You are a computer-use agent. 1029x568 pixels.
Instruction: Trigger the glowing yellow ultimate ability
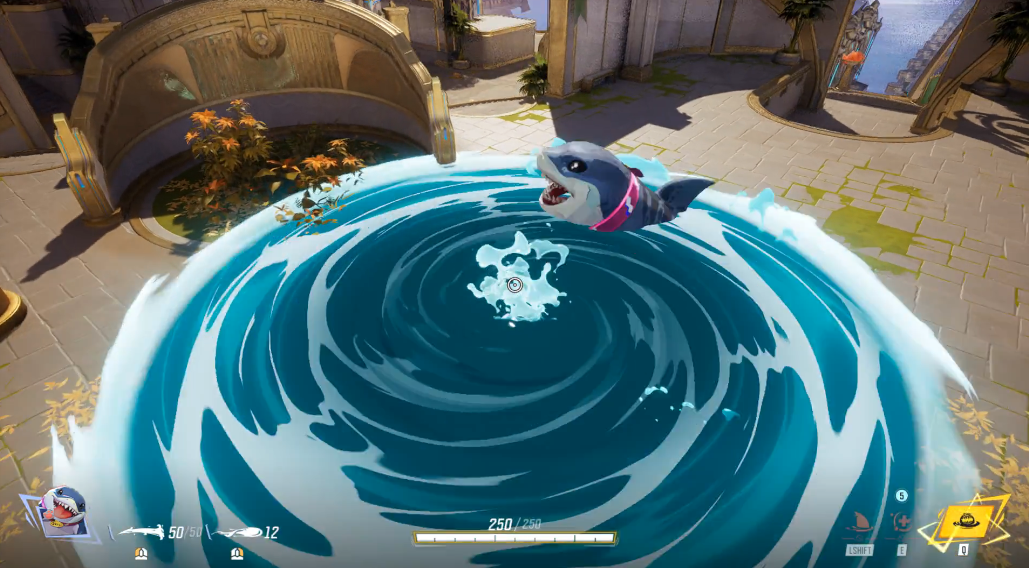point(964,521)
